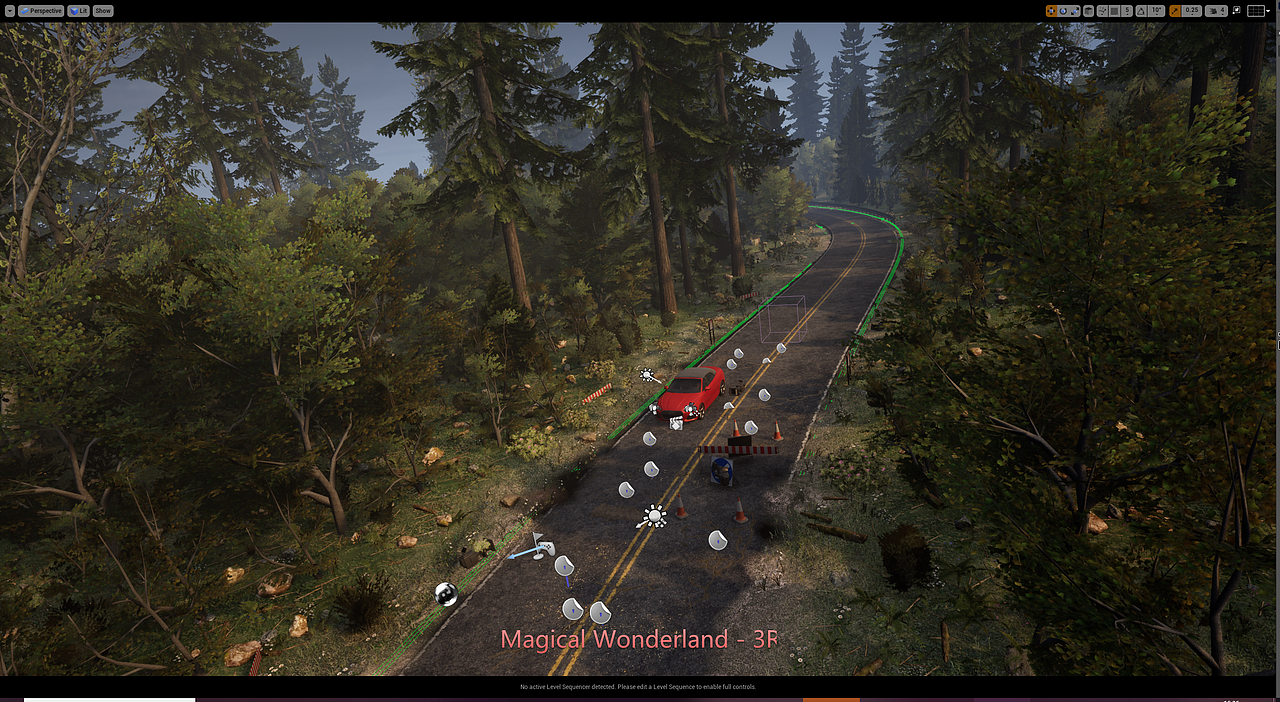
Task: Switch to the rotate transform tool
Action: pyautogui.click(x=1063, y=11)
